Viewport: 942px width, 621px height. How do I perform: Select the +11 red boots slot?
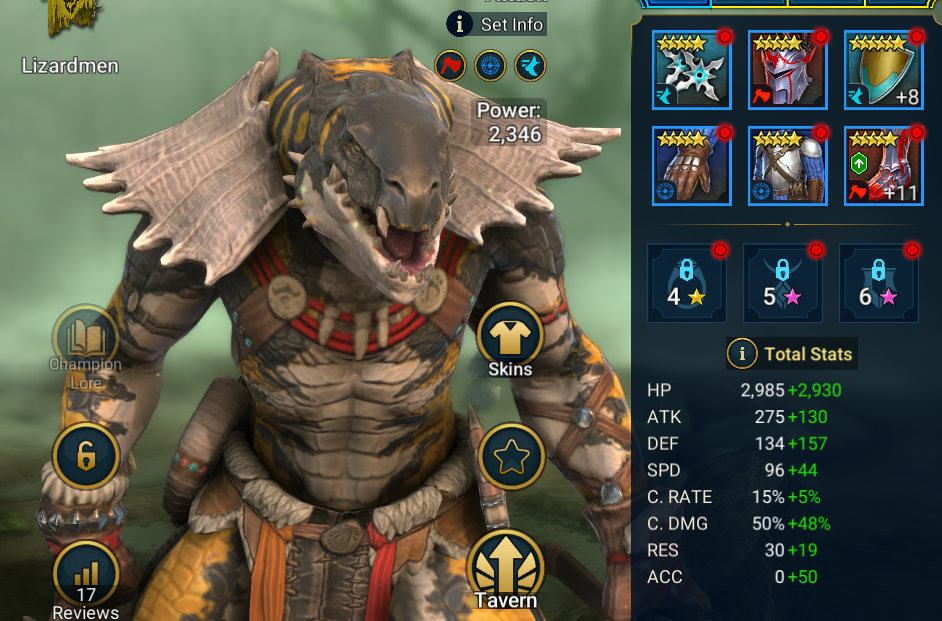[883, 165]
